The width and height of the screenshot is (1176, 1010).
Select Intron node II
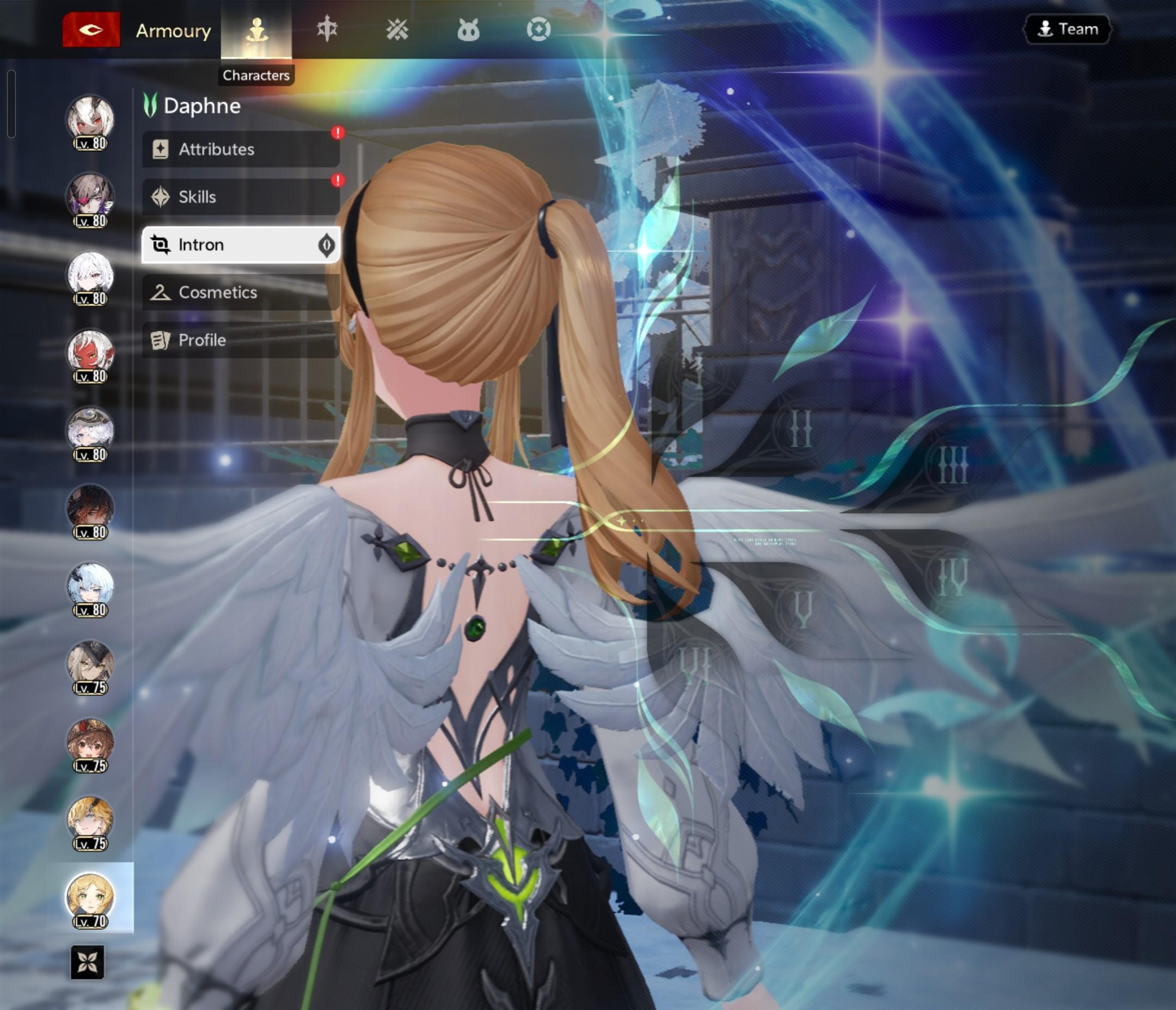coord(800,429)
